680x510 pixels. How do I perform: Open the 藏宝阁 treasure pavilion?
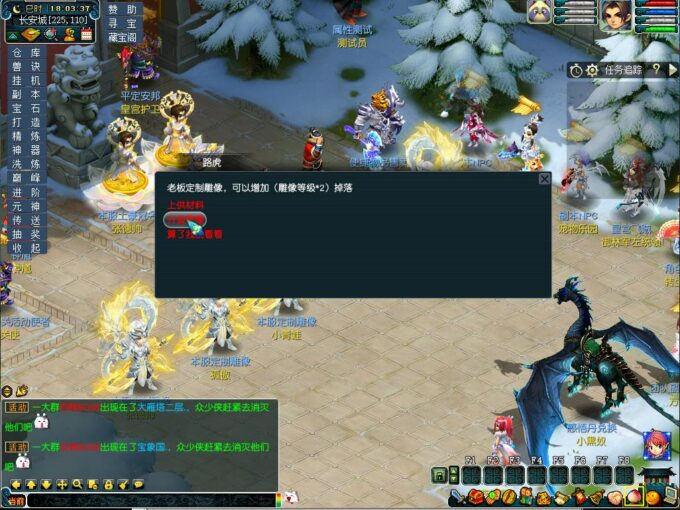pyautogui.click(x=122, y=37)
